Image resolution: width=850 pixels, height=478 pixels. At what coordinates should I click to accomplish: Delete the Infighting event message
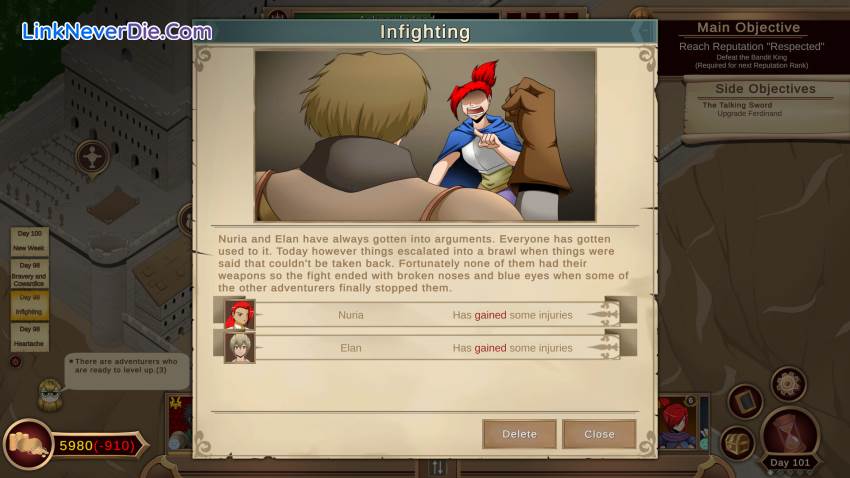coord(519,434)
